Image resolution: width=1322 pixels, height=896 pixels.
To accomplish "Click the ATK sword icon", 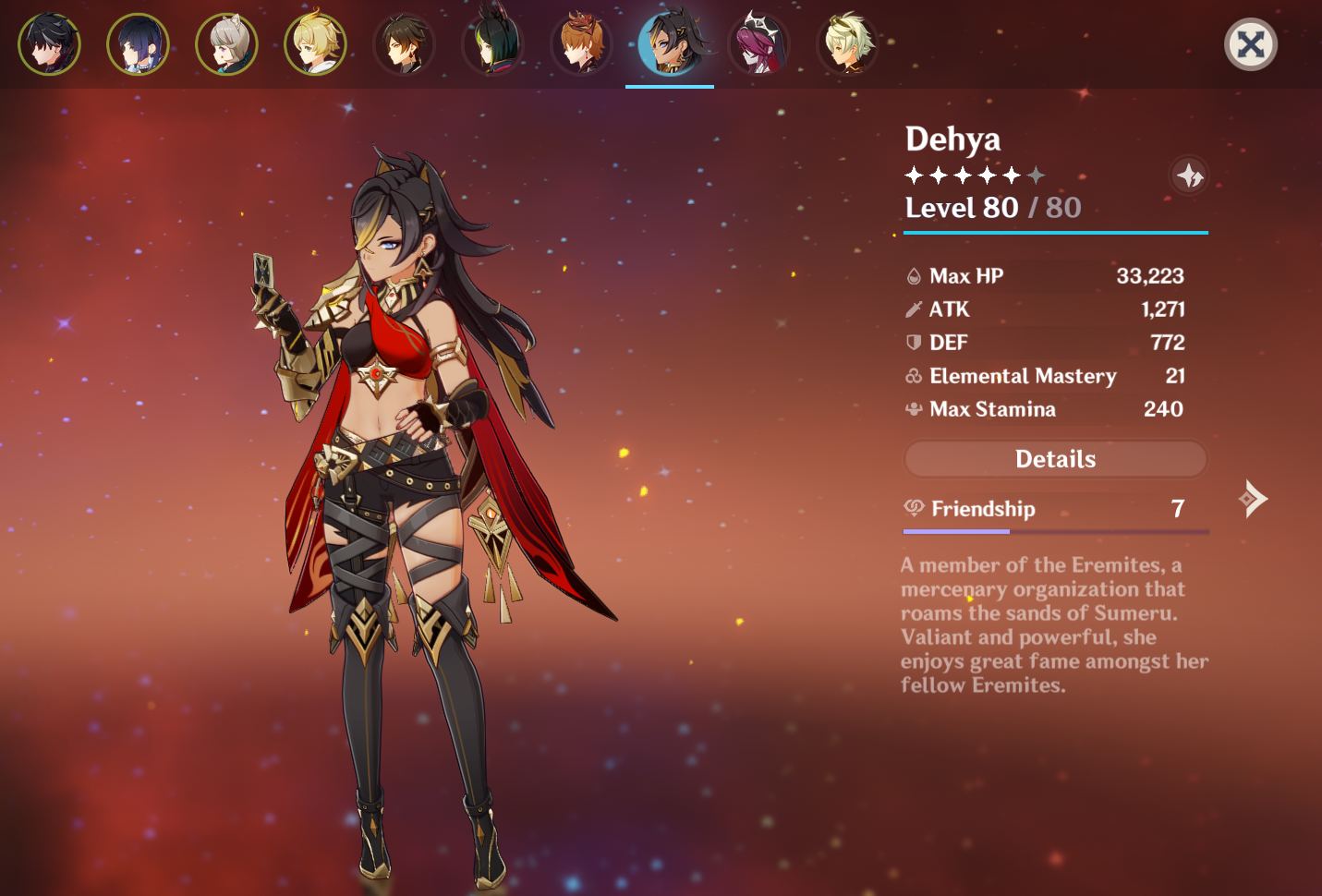I will point(913,309).
